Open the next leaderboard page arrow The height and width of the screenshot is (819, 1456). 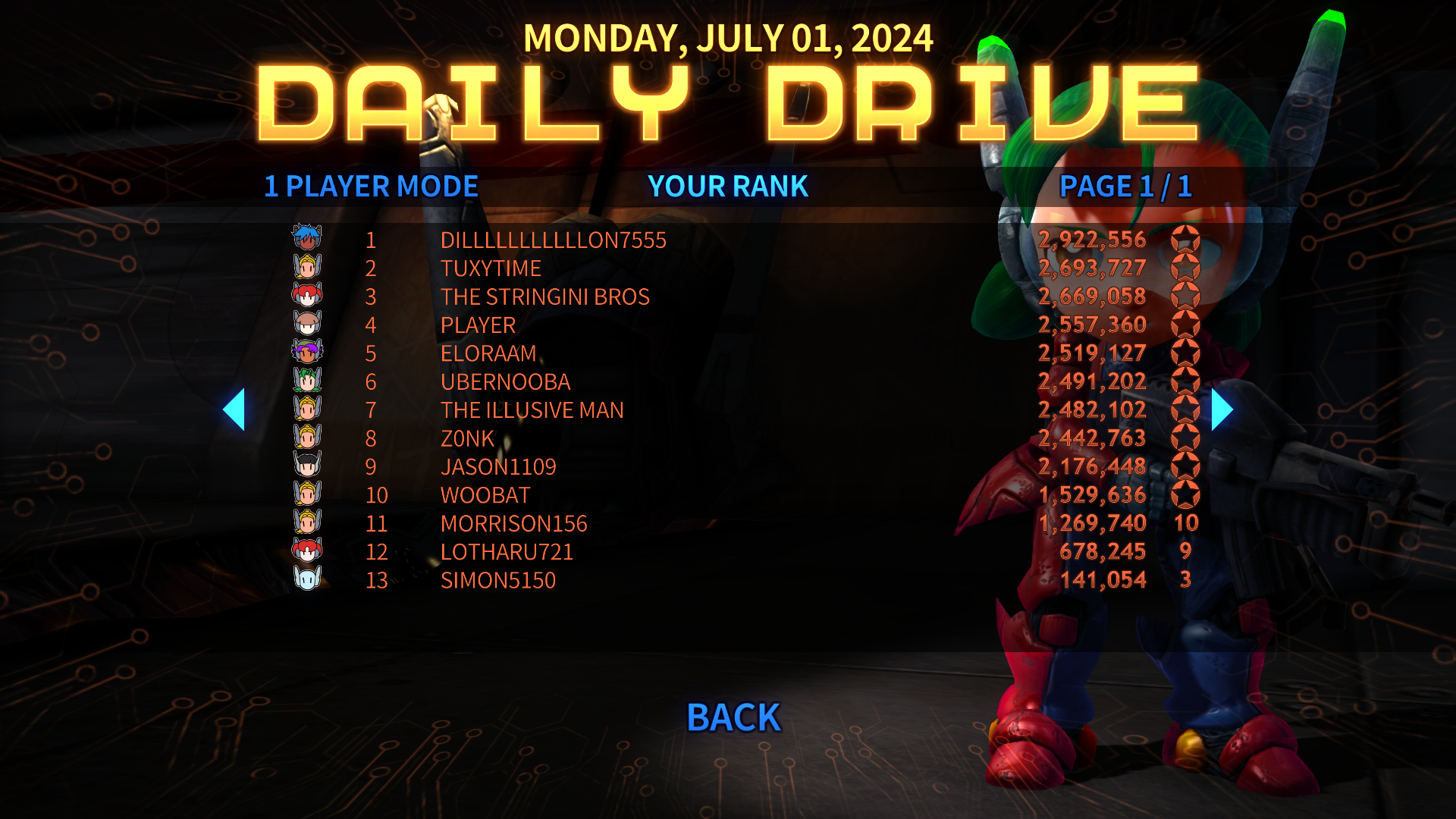1220,409
